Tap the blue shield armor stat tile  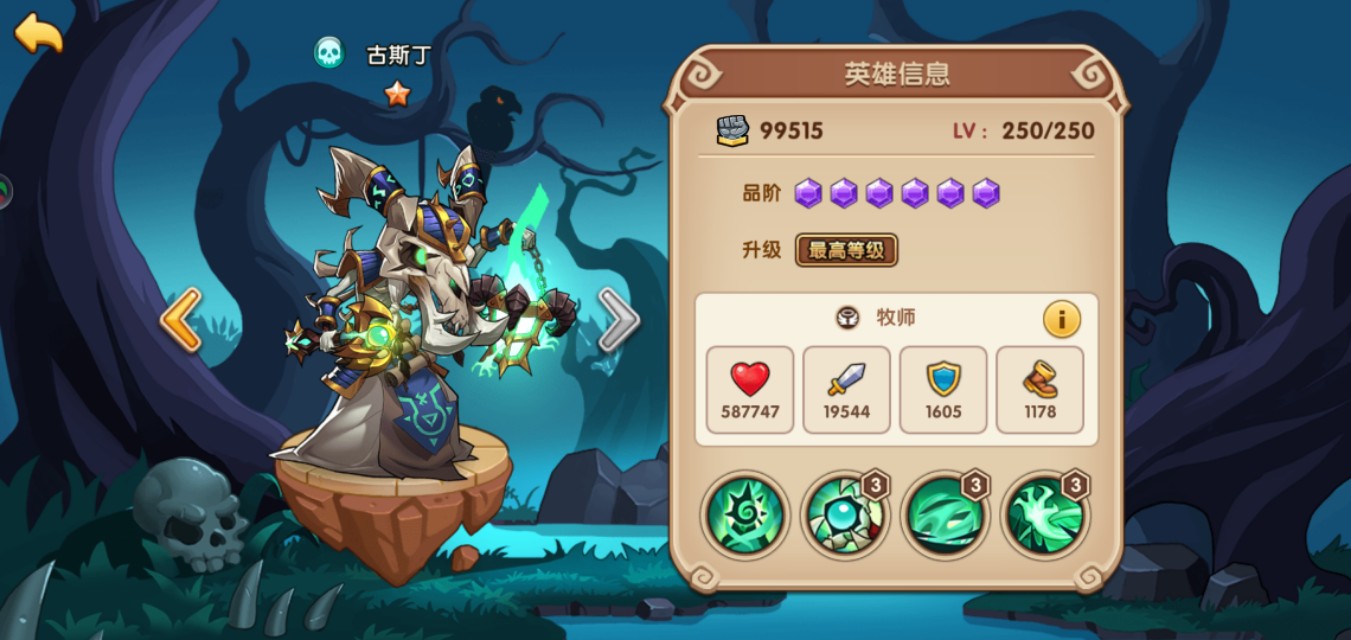[x=943, y=390]
